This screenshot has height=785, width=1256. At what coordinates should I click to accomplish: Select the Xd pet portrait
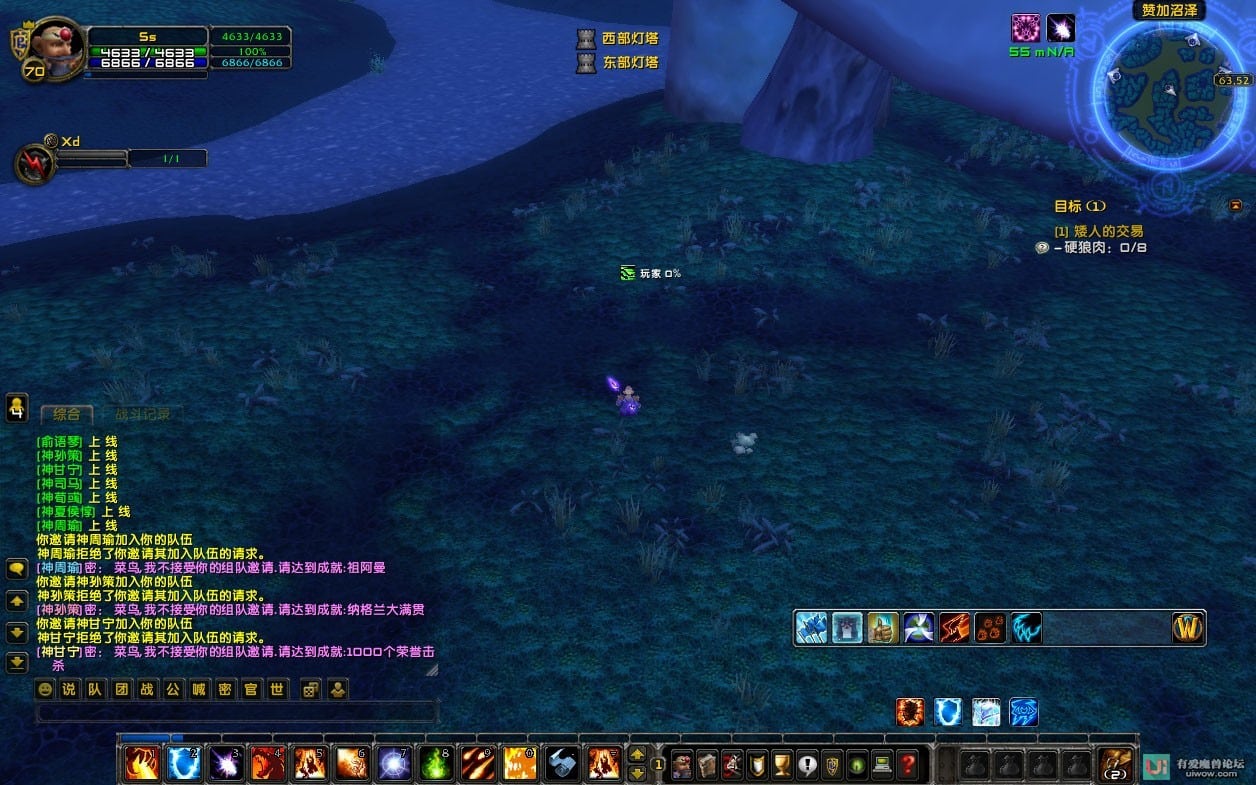(x=34, y=164)
